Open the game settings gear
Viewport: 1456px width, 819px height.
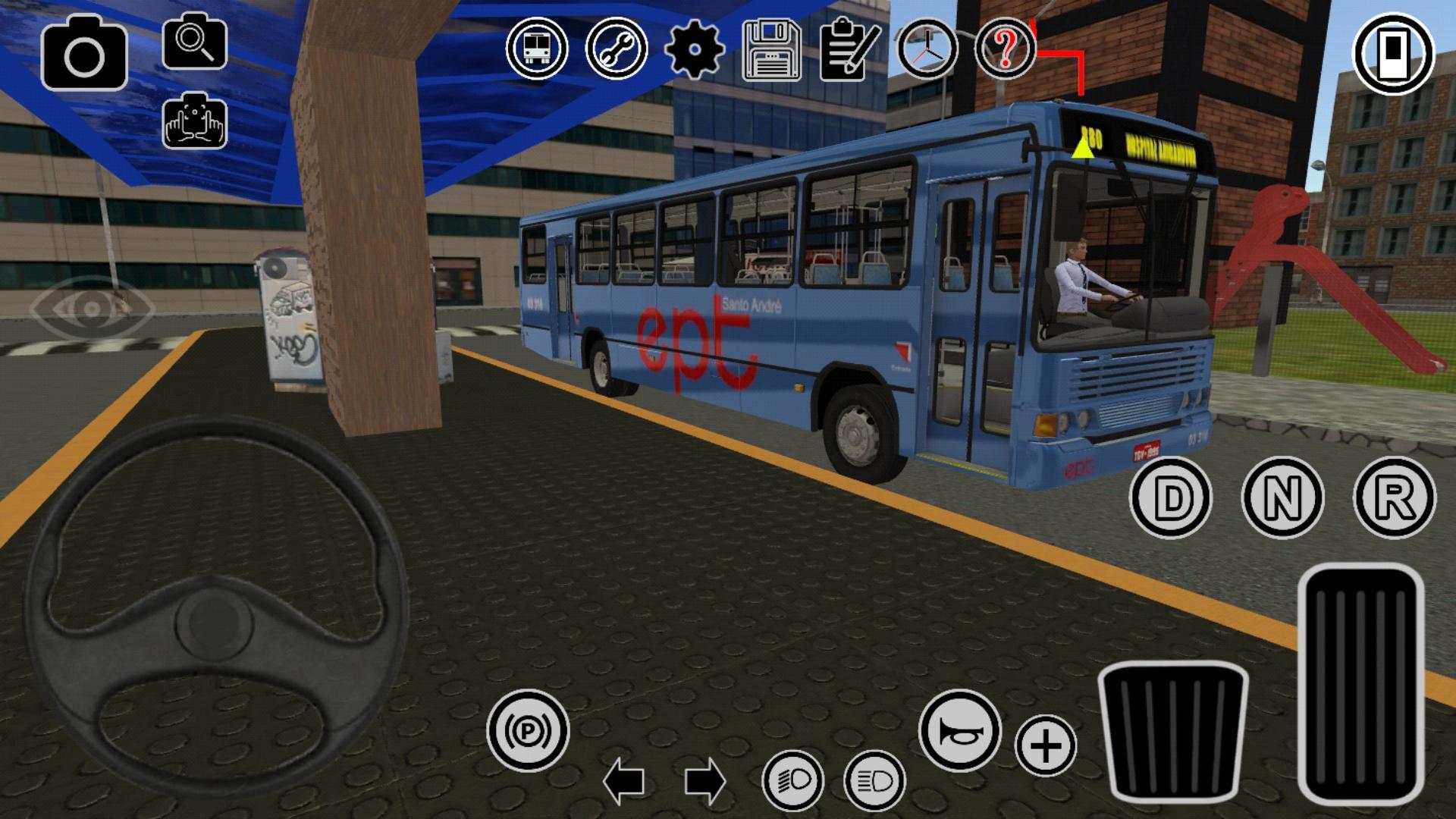coord(695,51)
